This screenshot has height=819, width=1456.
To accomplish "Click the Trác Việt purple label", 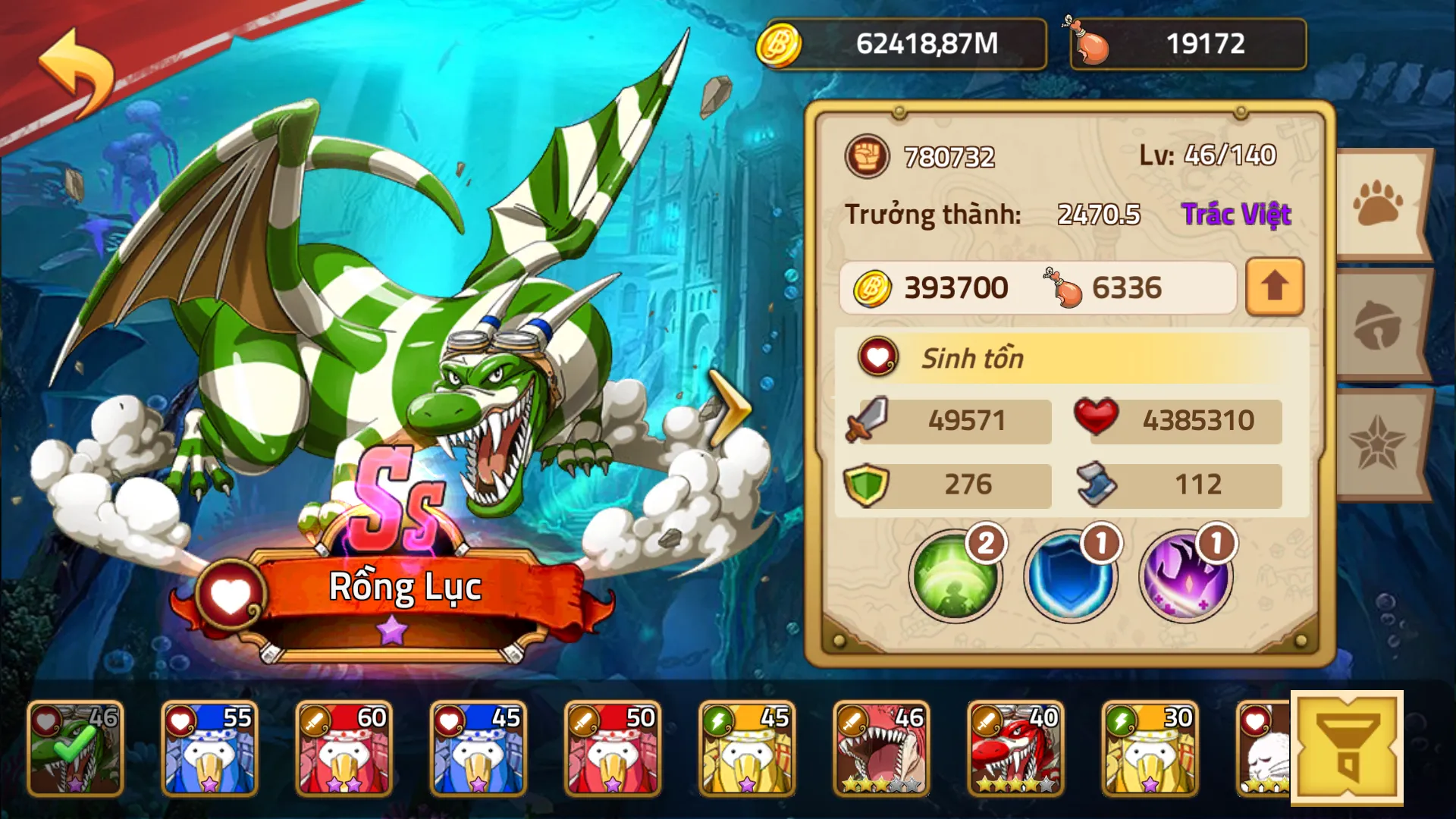I will point(1237,214).
